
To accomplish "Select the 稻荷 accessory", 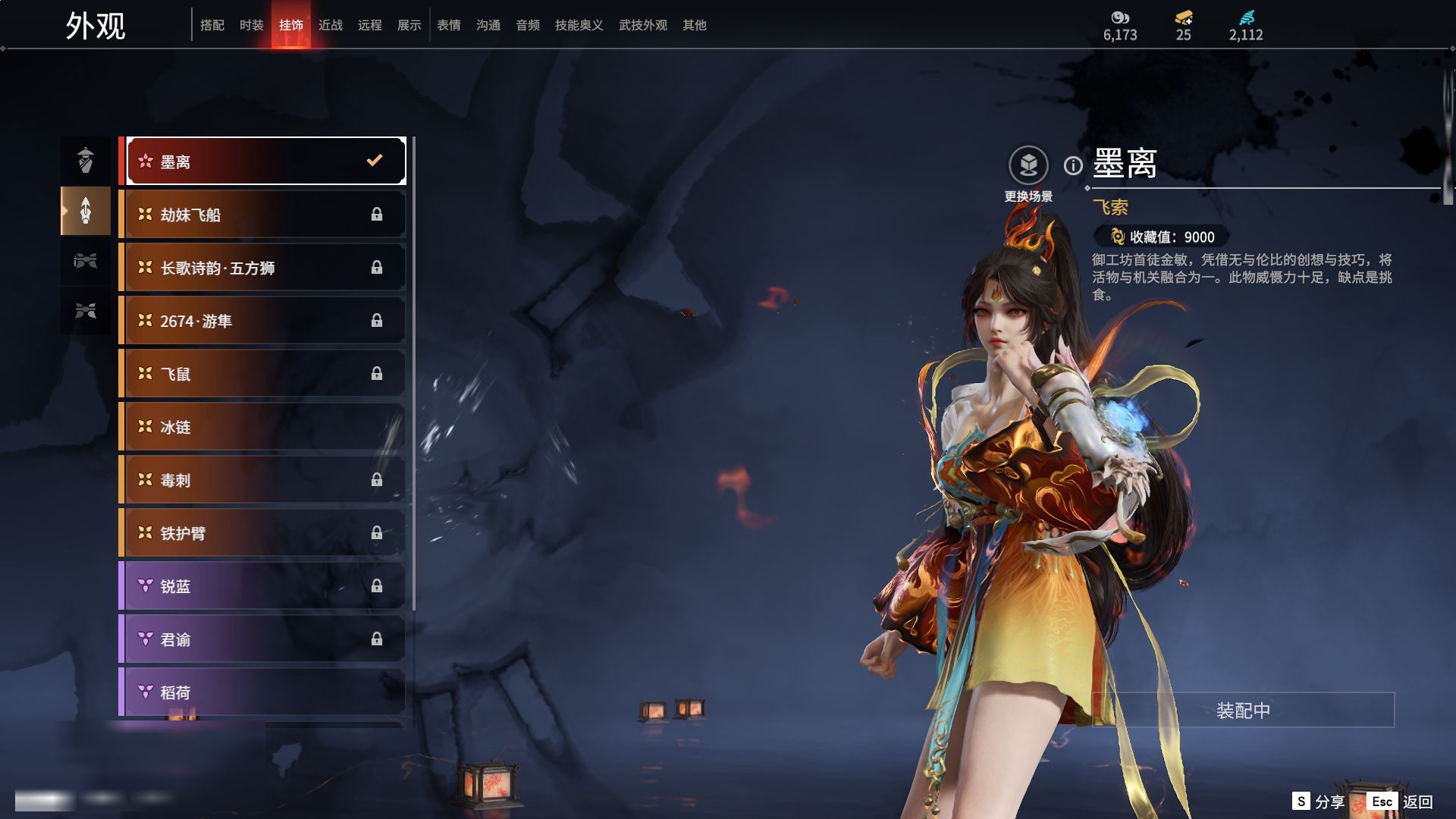I will pos(265,692).
